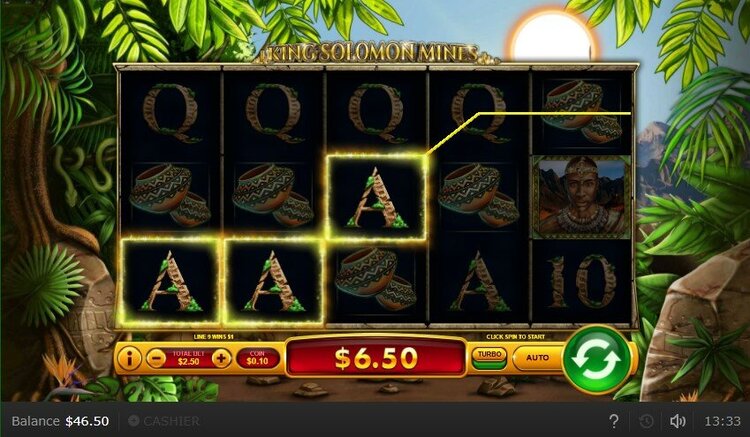Open the paytable info button

point(130,357)
